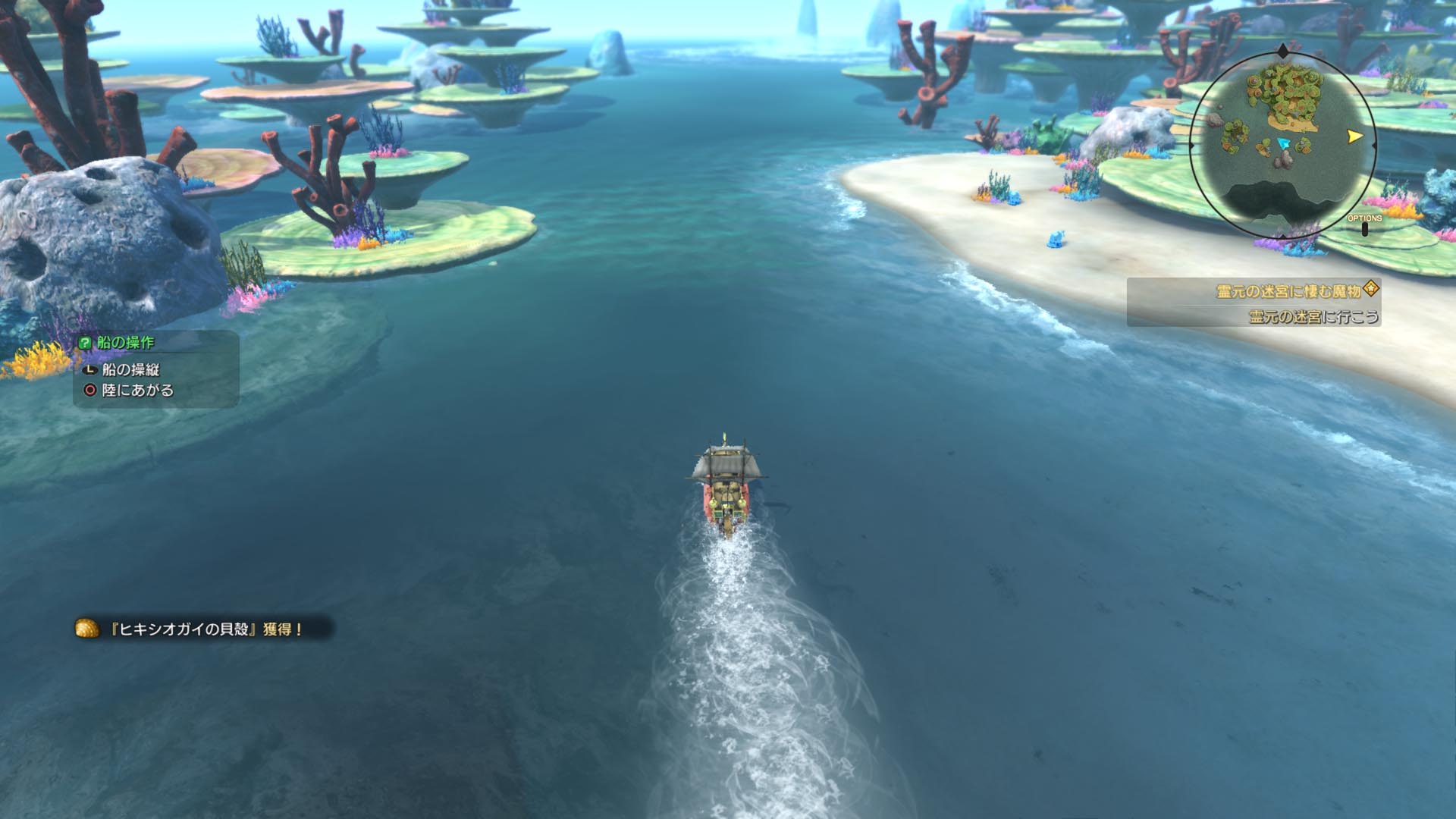Click the 船の操縦 steering command
This screenshot has width=1456, height=819.
pos(130,370)
